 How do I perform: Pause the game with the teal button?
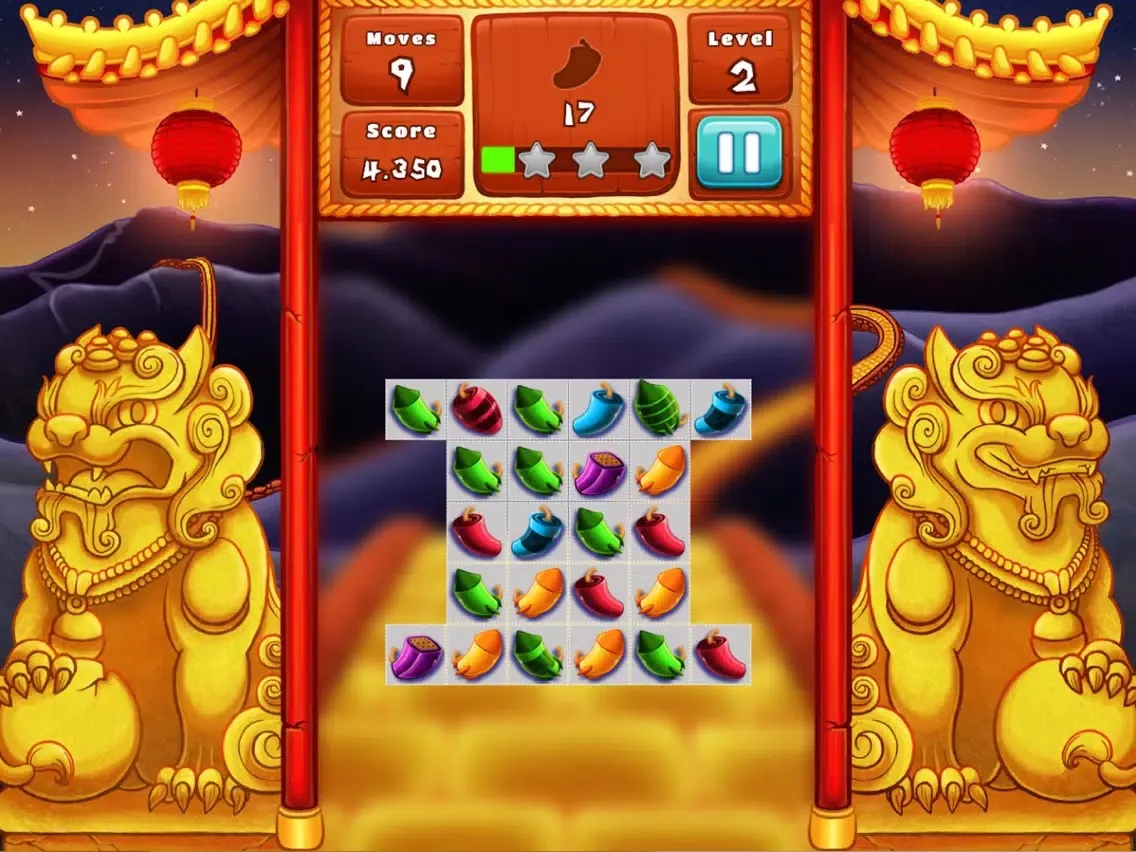pyautogui.click(x=739, y=152)
